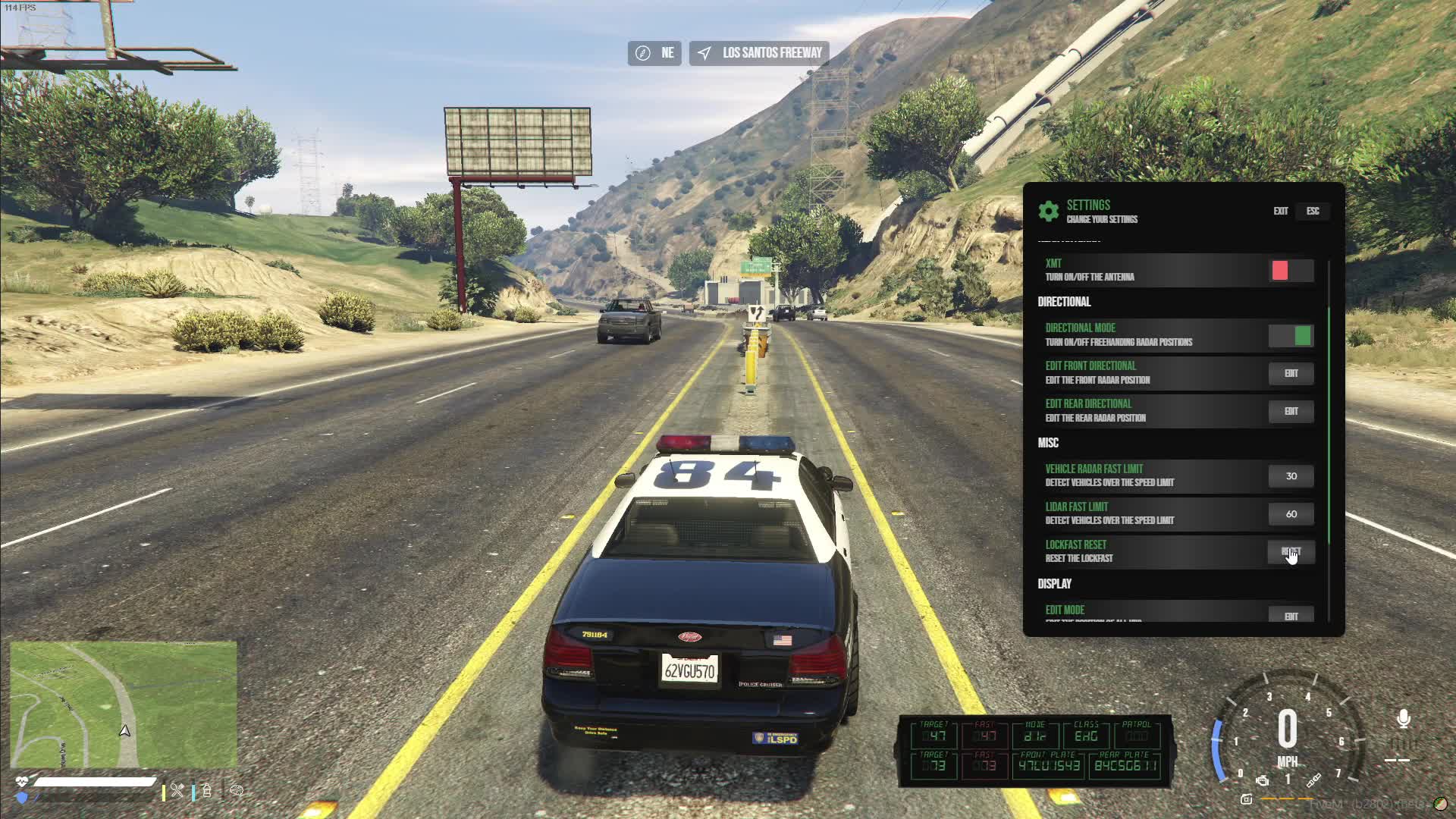Screen dimensions: 1456x819
Task: Open Display Edit Mode
Action: pyautogui.click(x=1291, y=615)
